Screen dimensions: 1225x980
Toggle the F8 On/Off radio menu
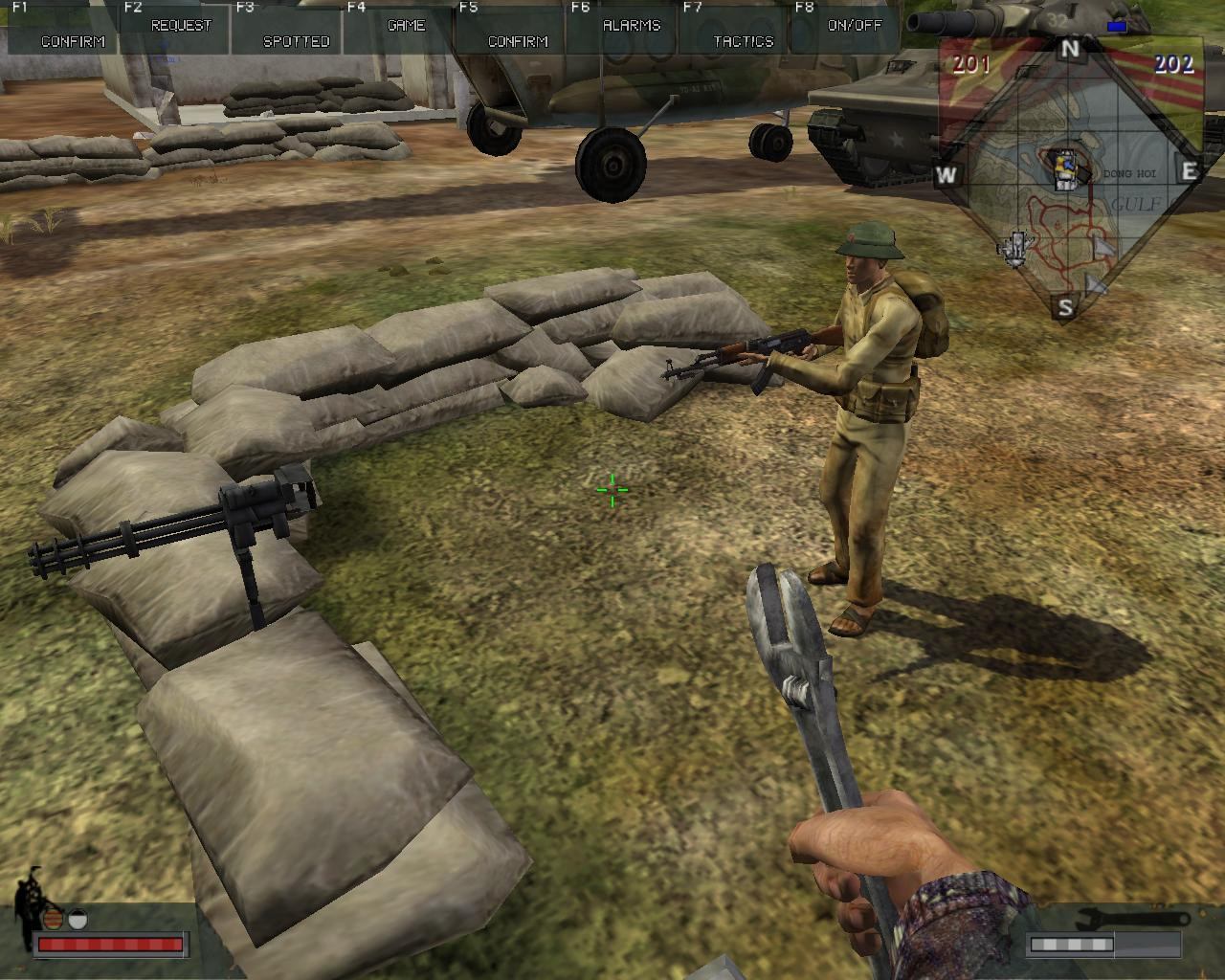[854, 26]
